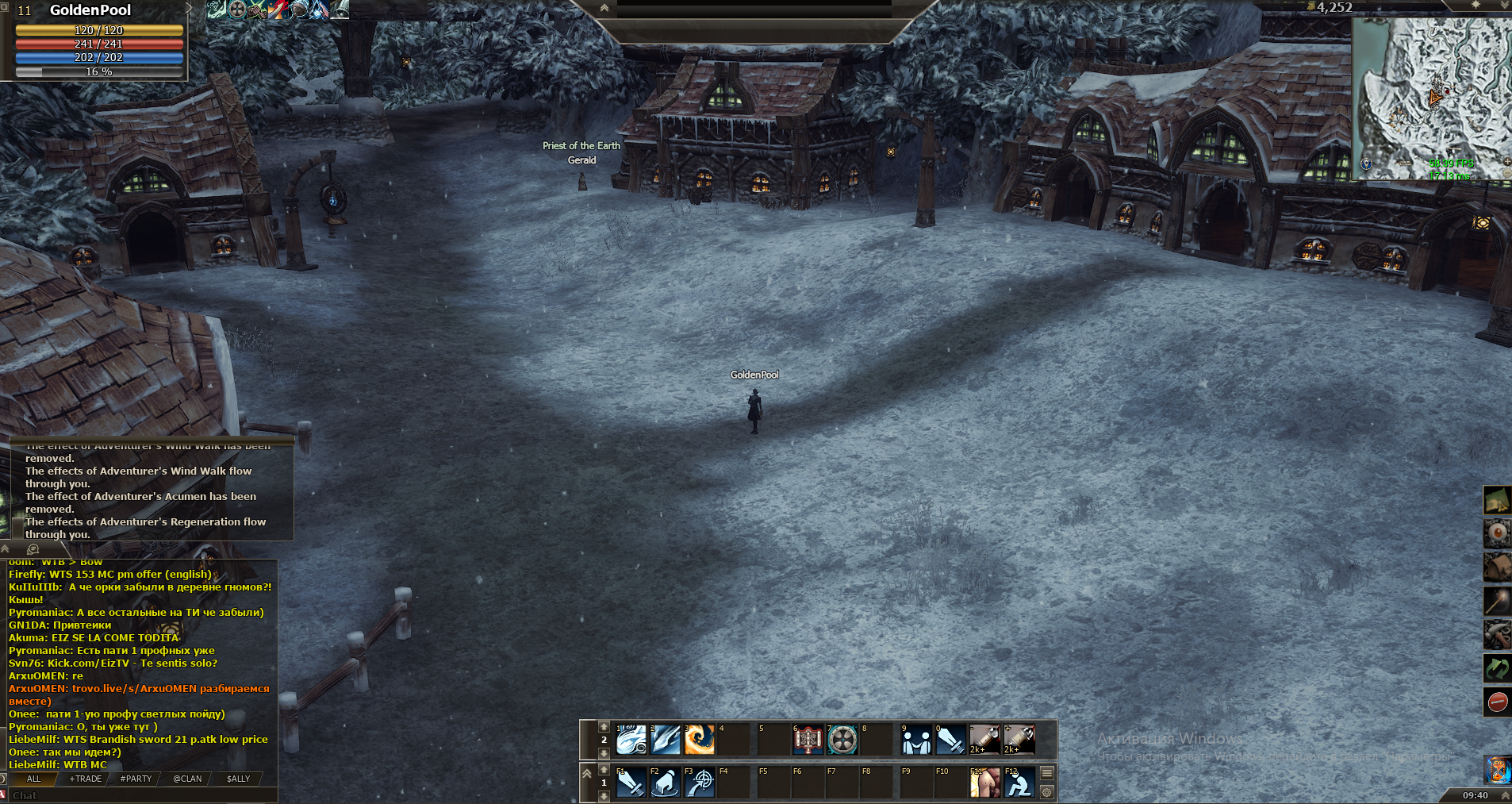Use the war banner skill in slot 6
This screenshot has height=804, width=1512.
click(808, 740)
